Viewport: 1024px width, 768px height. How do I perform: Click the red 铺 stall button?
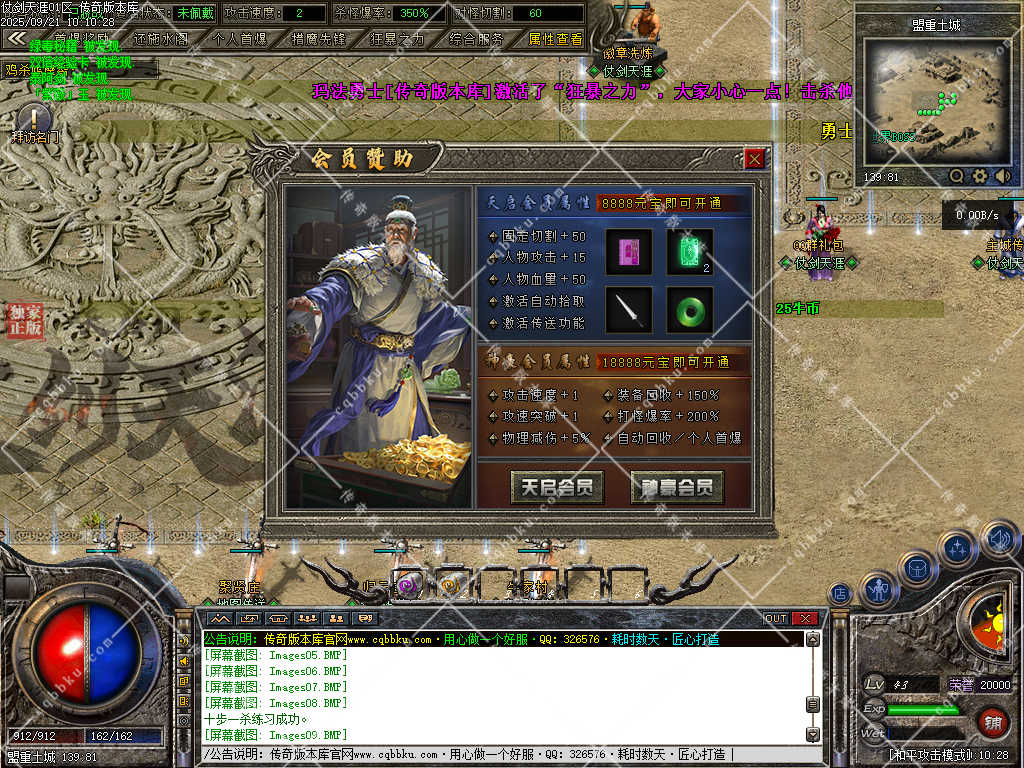992,721
